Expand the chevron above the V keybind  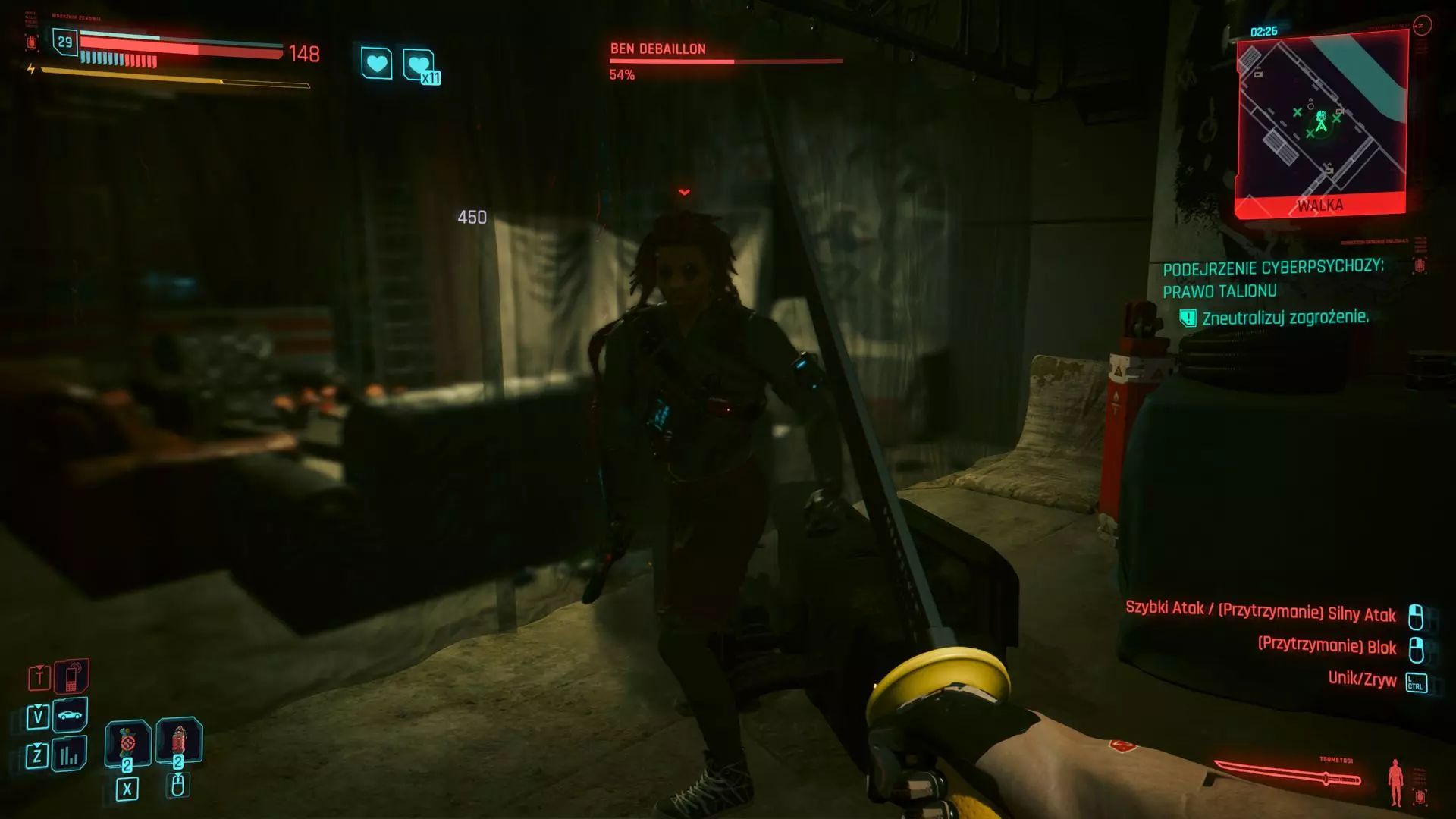click(38, 707)
